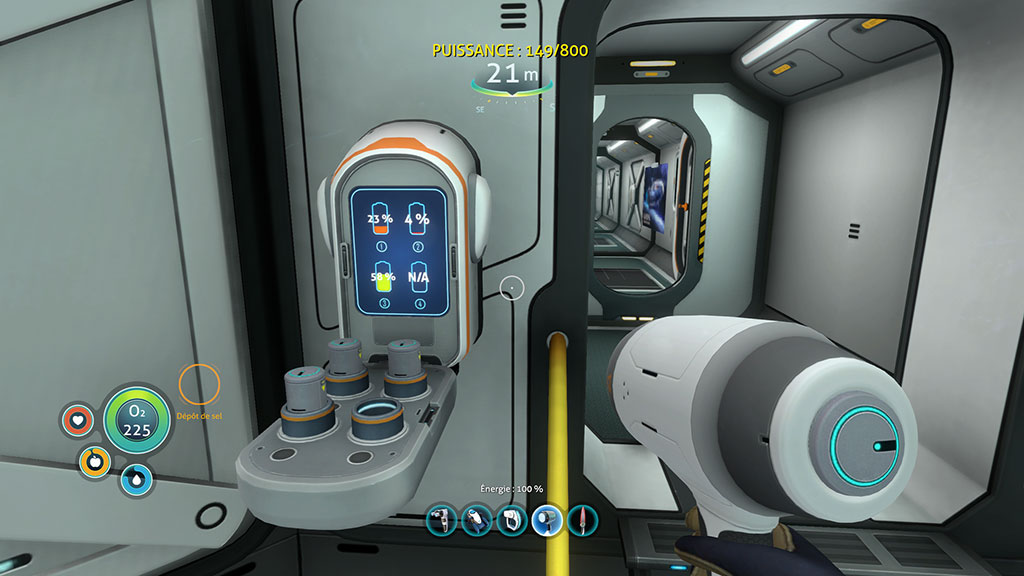The width and height of the screenshot is (1024, 576).
Task: Select the Habitat Builder hotbar slot
Action: (x=511, y=519)
